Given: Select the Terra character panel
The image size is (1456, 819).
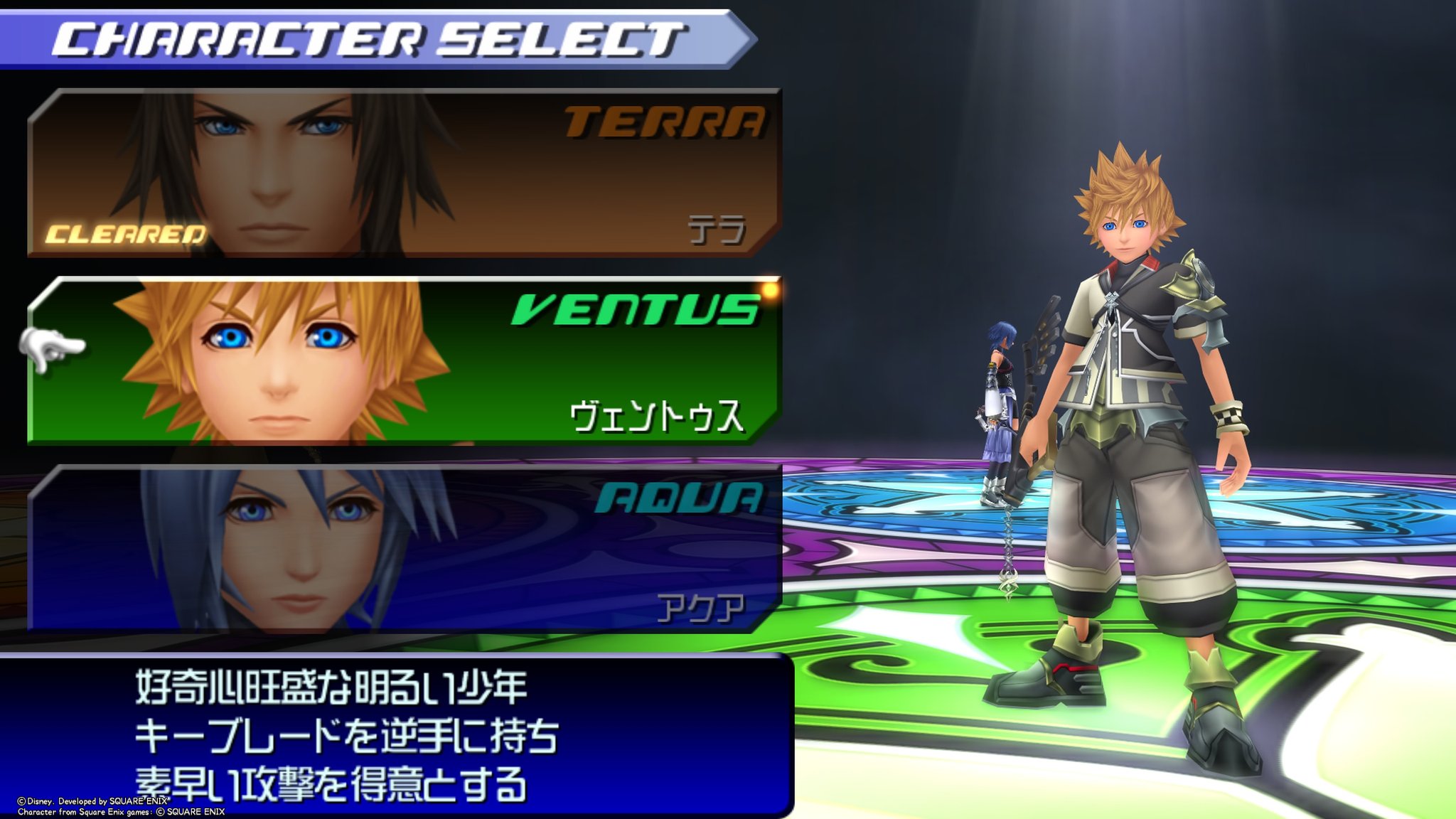Looking at the screenshot, I should 404,173.
